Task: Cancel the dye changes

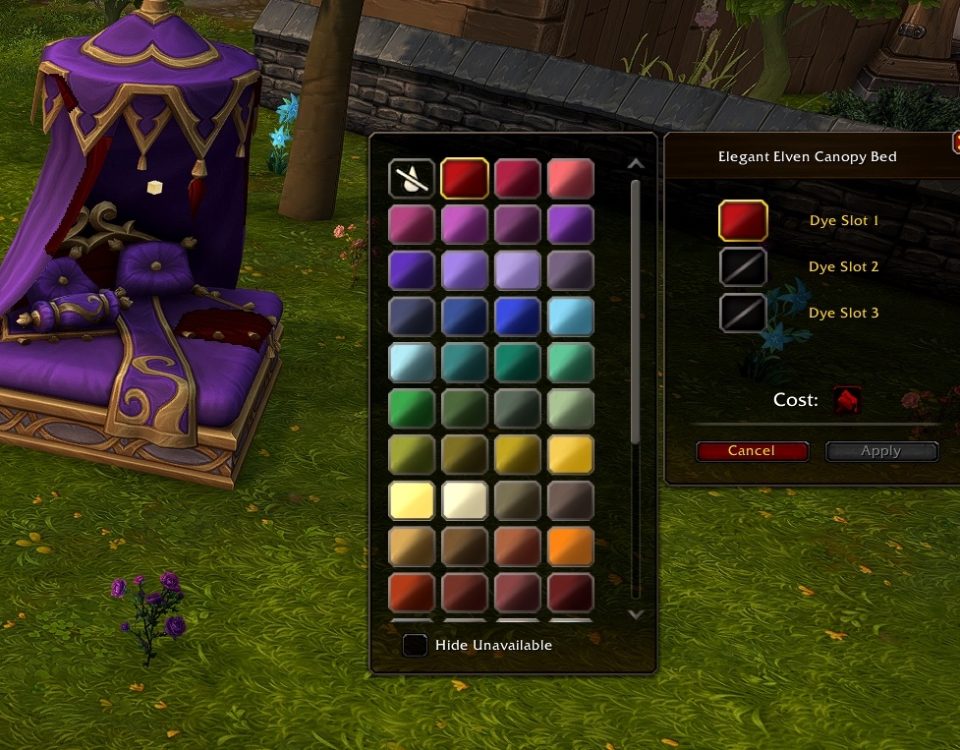Action: tap(752, 451)
